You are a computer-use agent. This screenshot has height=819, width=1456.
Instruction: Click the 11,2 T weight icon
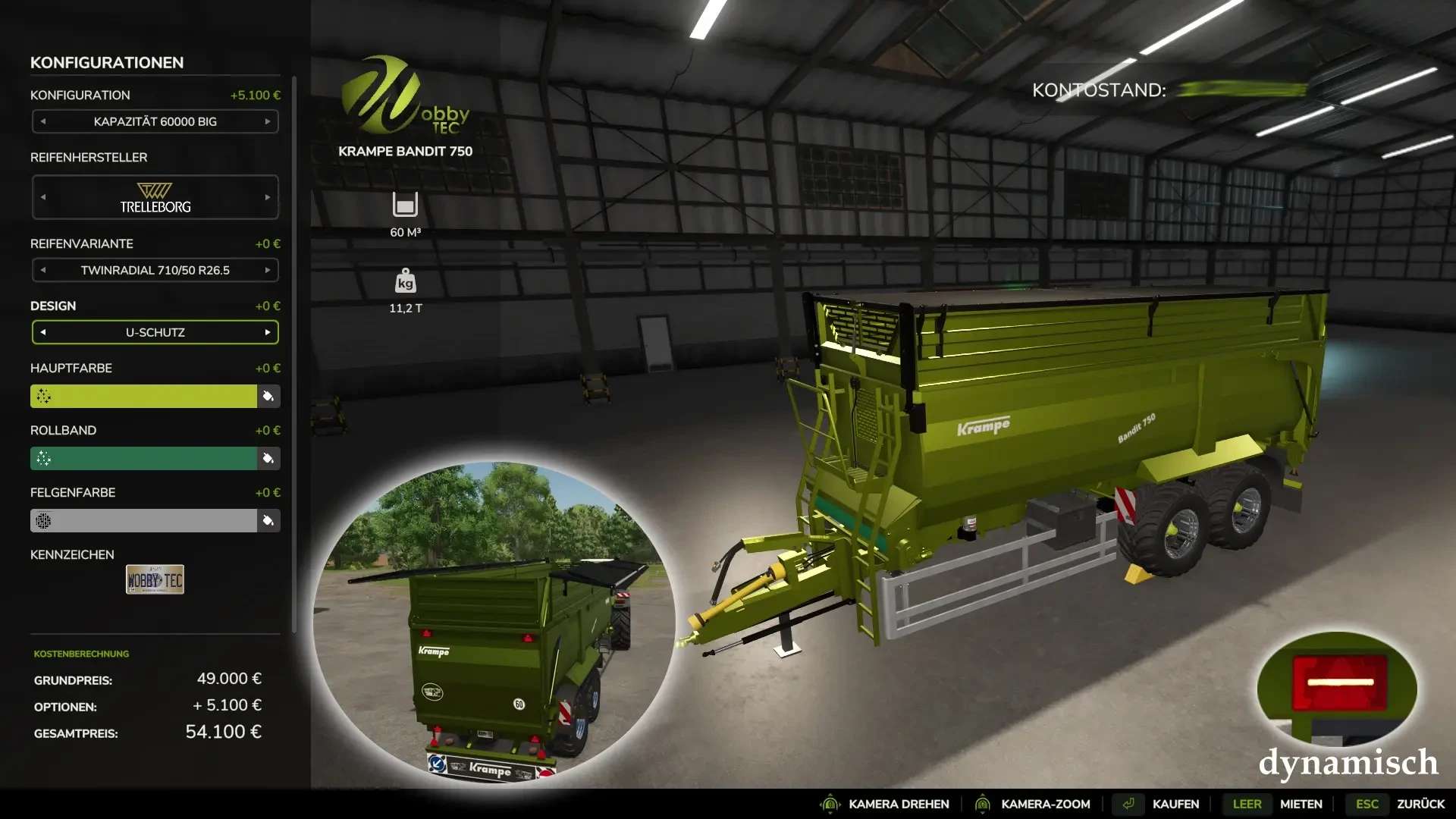point(406,282)
